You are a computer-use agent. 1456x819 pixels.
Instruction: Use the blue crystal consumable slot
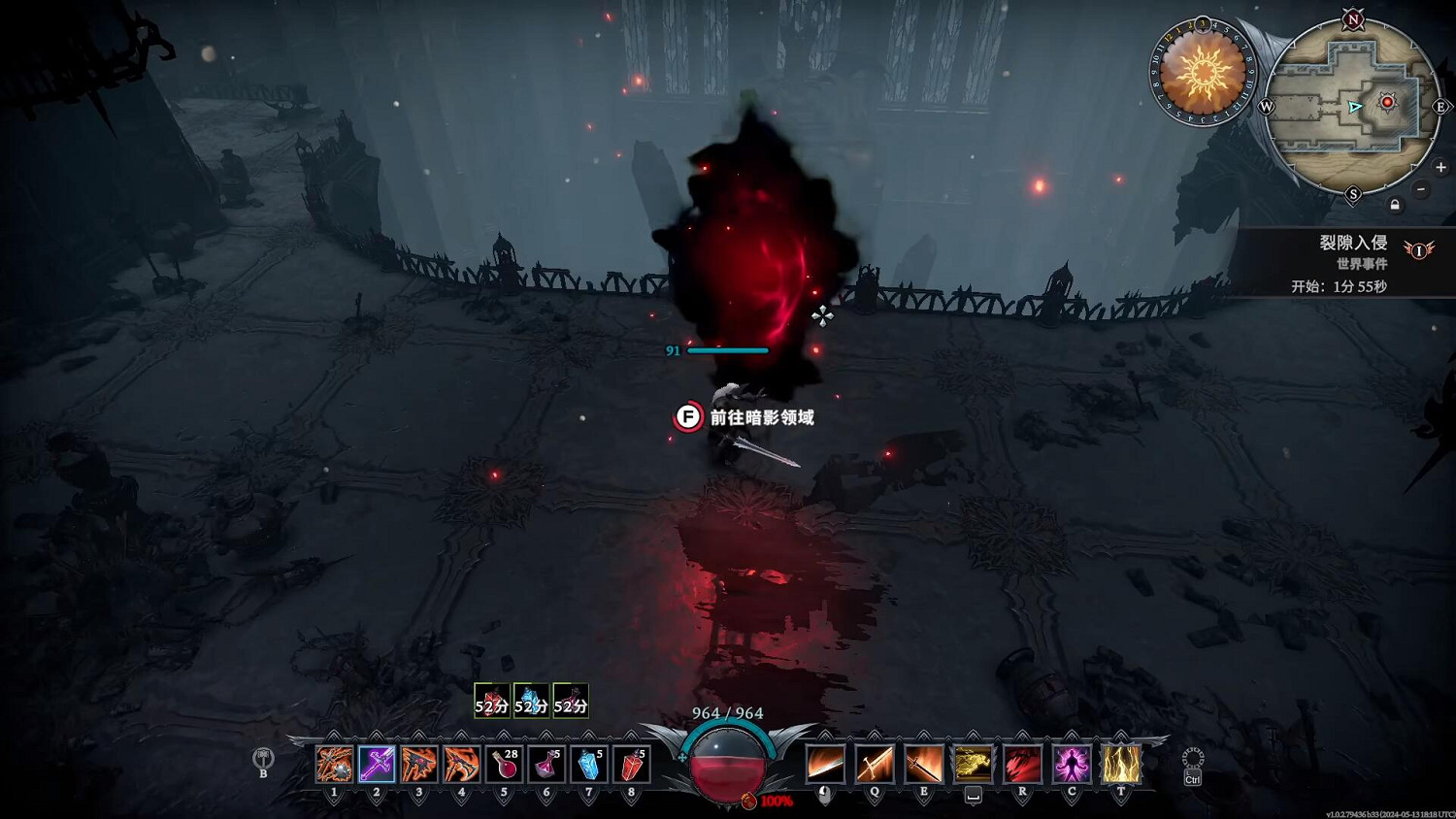589,765
